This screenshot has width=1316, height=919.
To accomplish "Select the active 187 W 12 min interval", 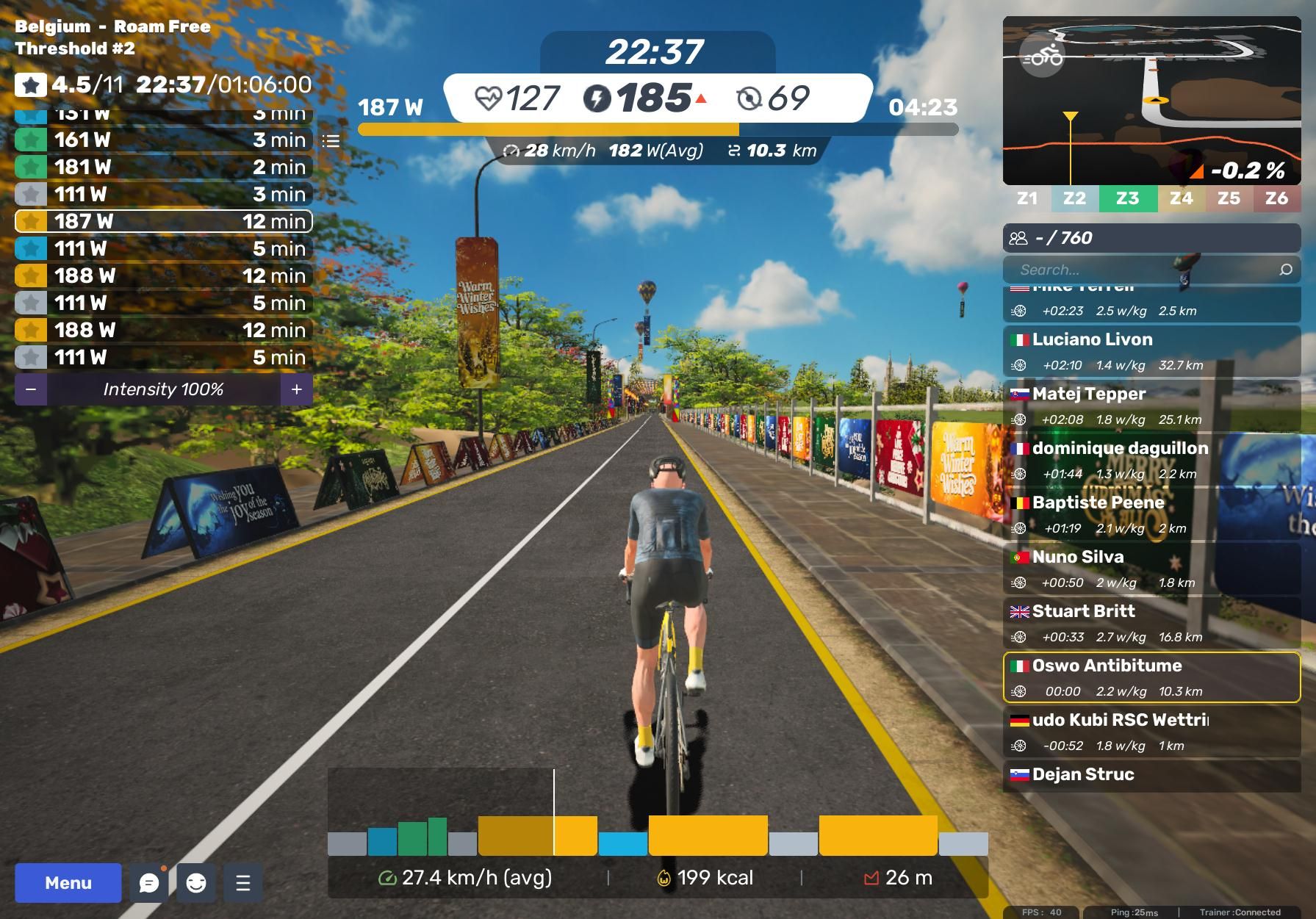I will pos(163,221).
